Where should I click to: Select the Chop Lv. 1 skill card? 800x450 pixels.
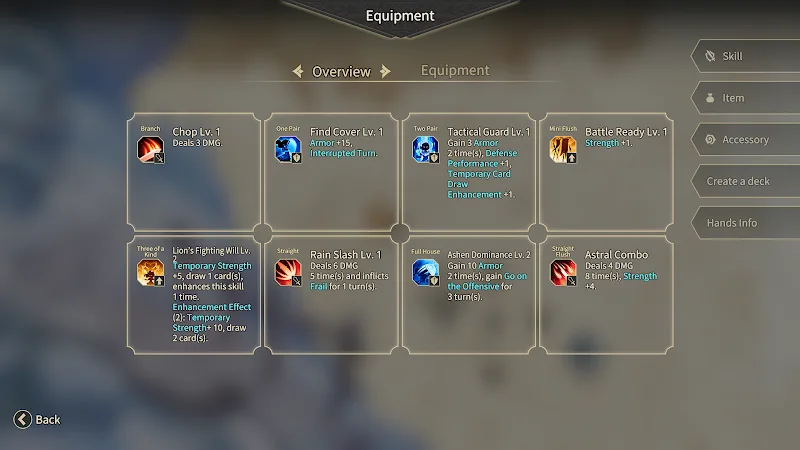194,172
